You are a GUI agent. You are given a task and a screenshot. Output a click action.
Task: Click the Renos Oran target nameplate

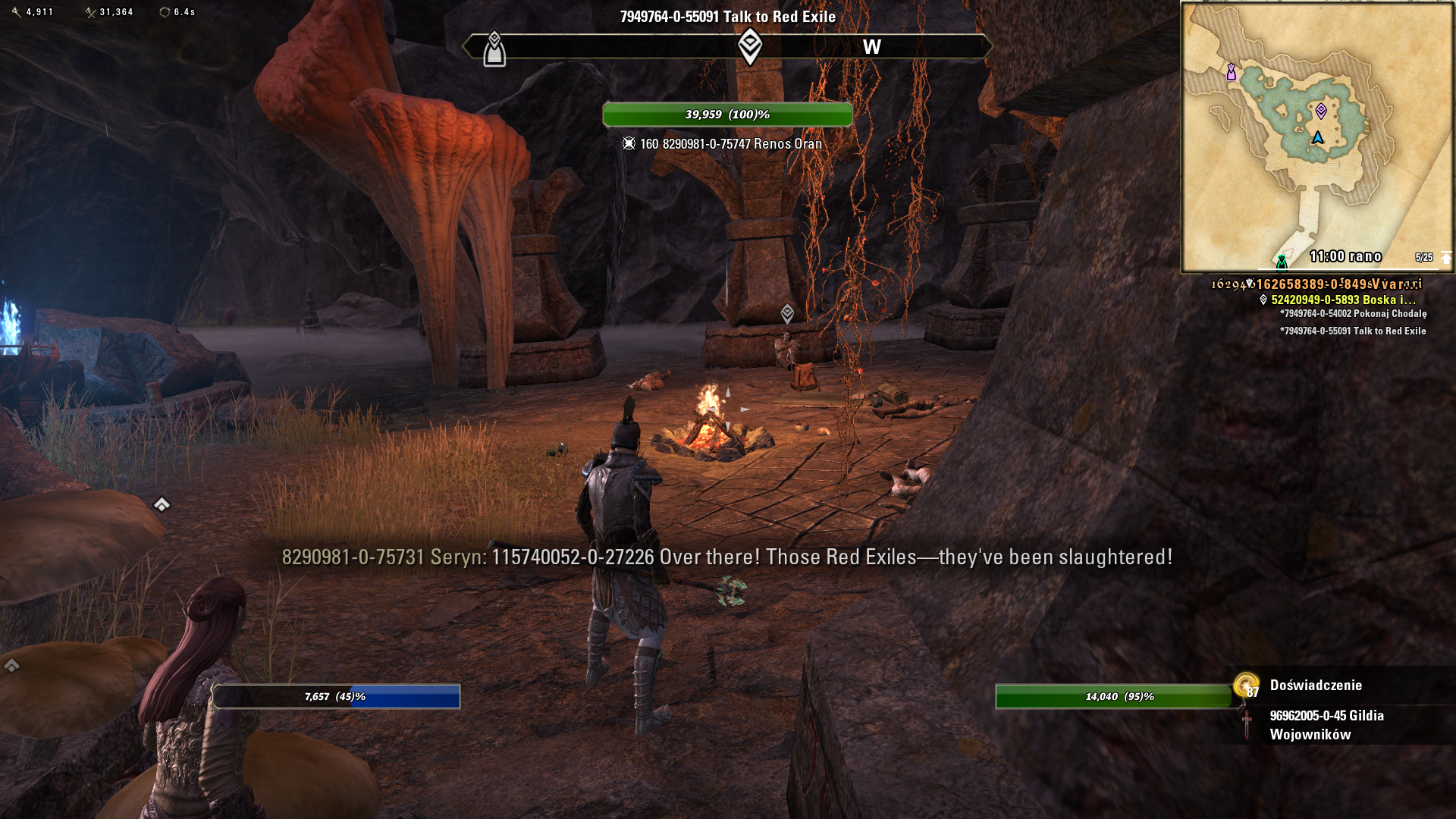[x=730, y=144]
